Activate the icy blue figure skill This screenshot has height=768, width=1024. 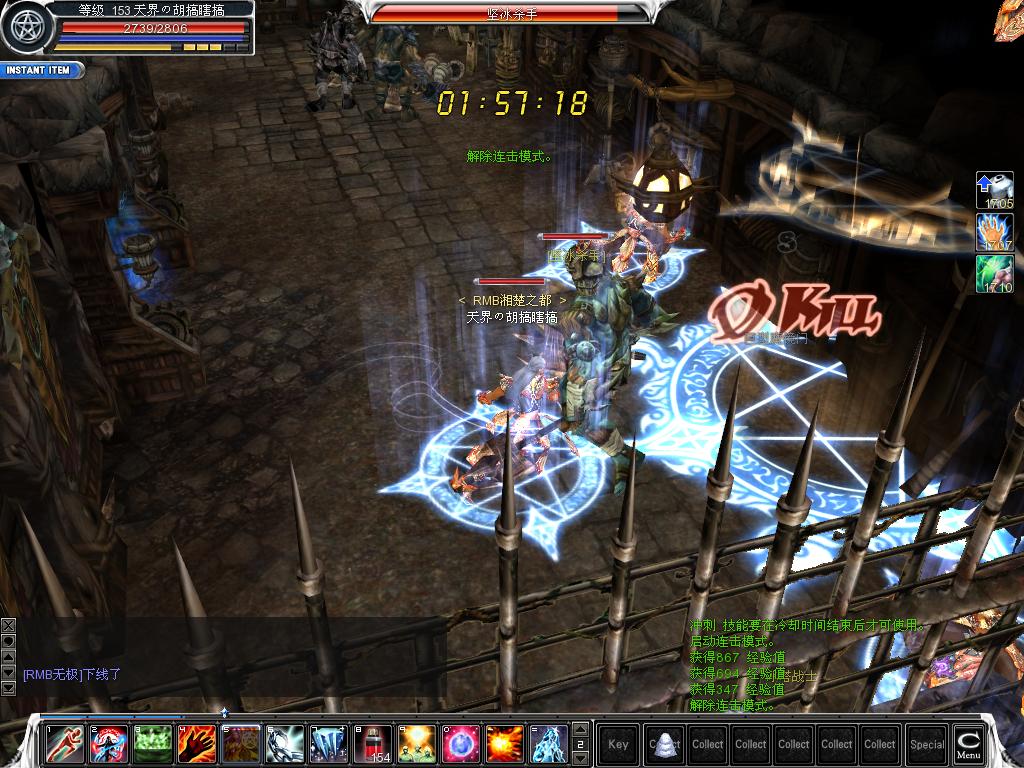tap(549, 743)
